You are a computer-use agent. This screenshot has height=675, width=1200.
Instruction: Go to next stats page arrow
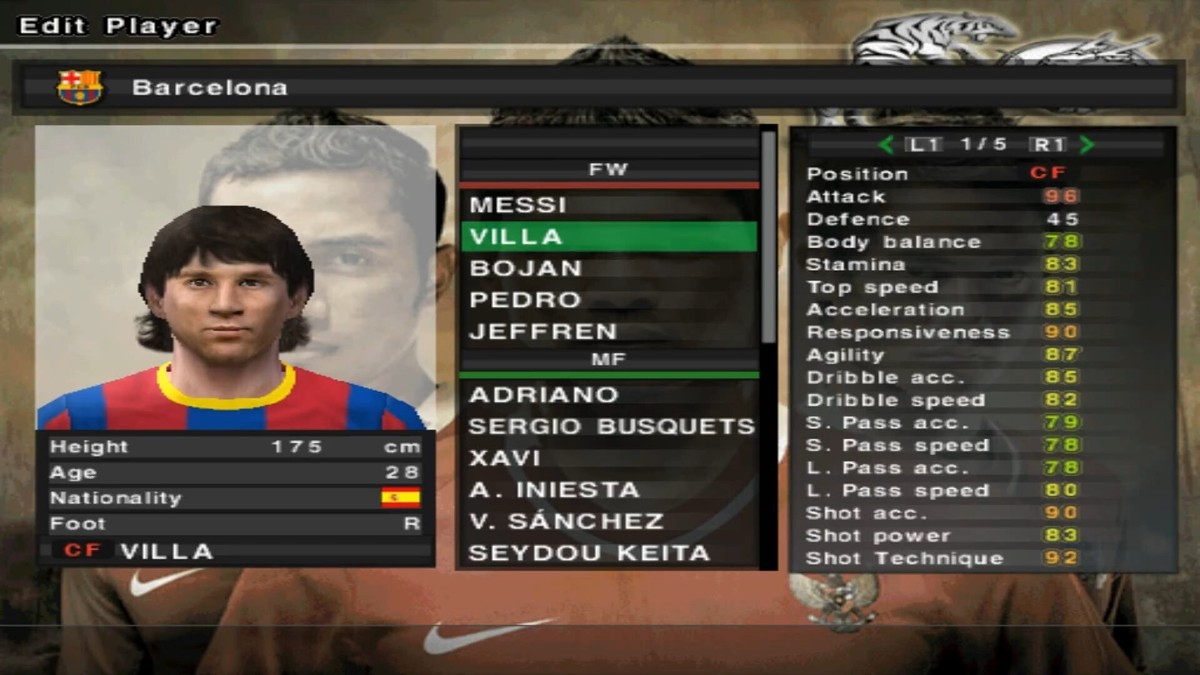(1087, 145)
